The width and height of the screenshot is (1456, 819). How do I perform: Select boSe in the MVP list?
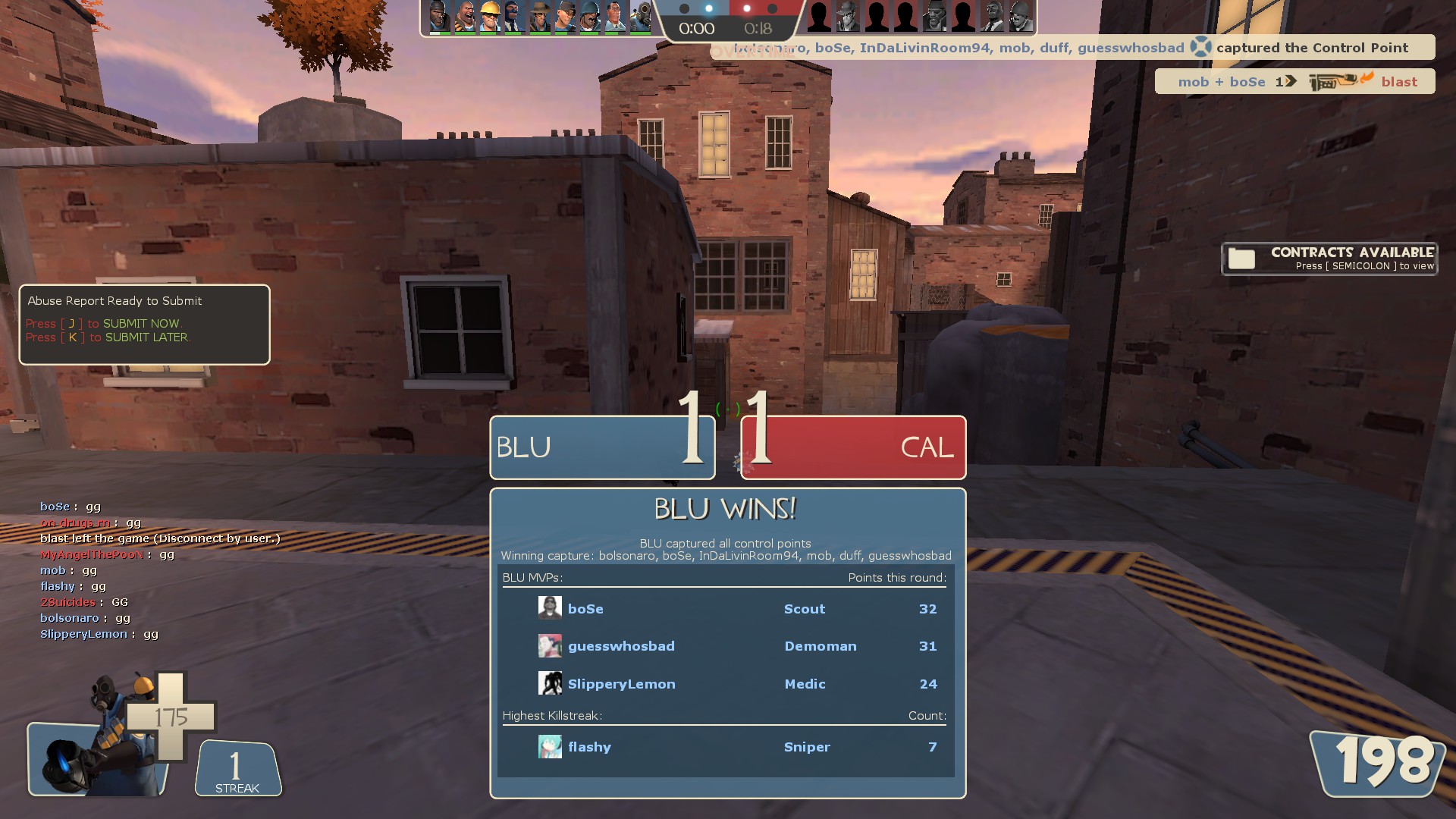point(585,609)
